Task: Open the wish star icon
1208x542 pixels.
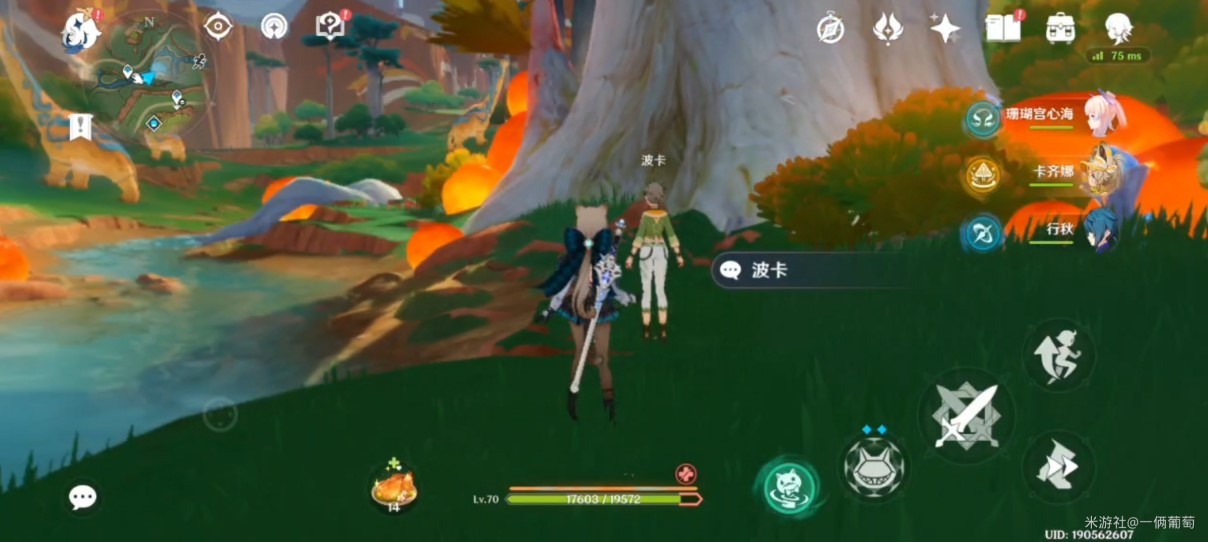Action: point(945,28)
